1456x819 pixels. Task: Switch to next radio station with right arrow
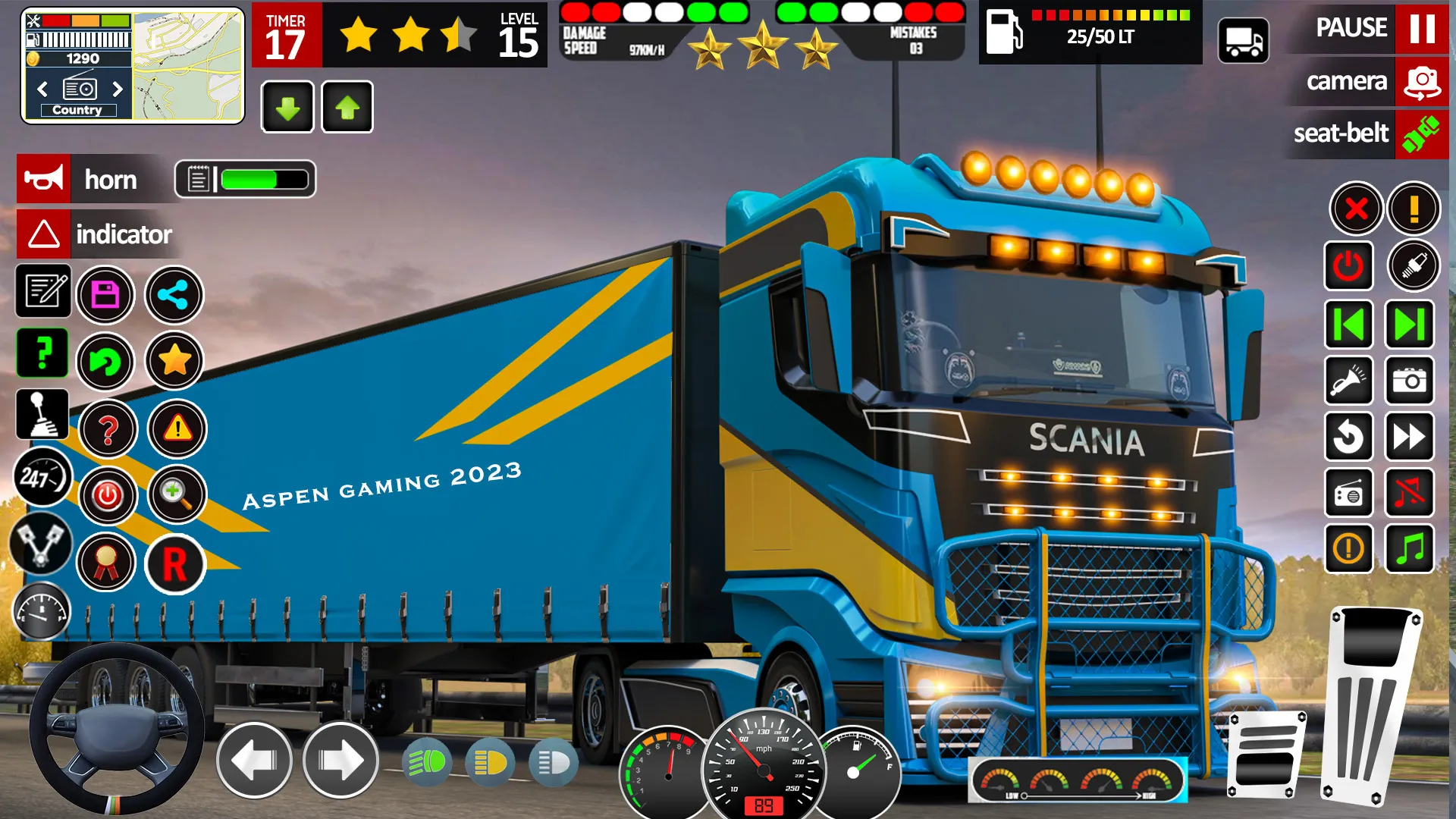pos(118,89)
